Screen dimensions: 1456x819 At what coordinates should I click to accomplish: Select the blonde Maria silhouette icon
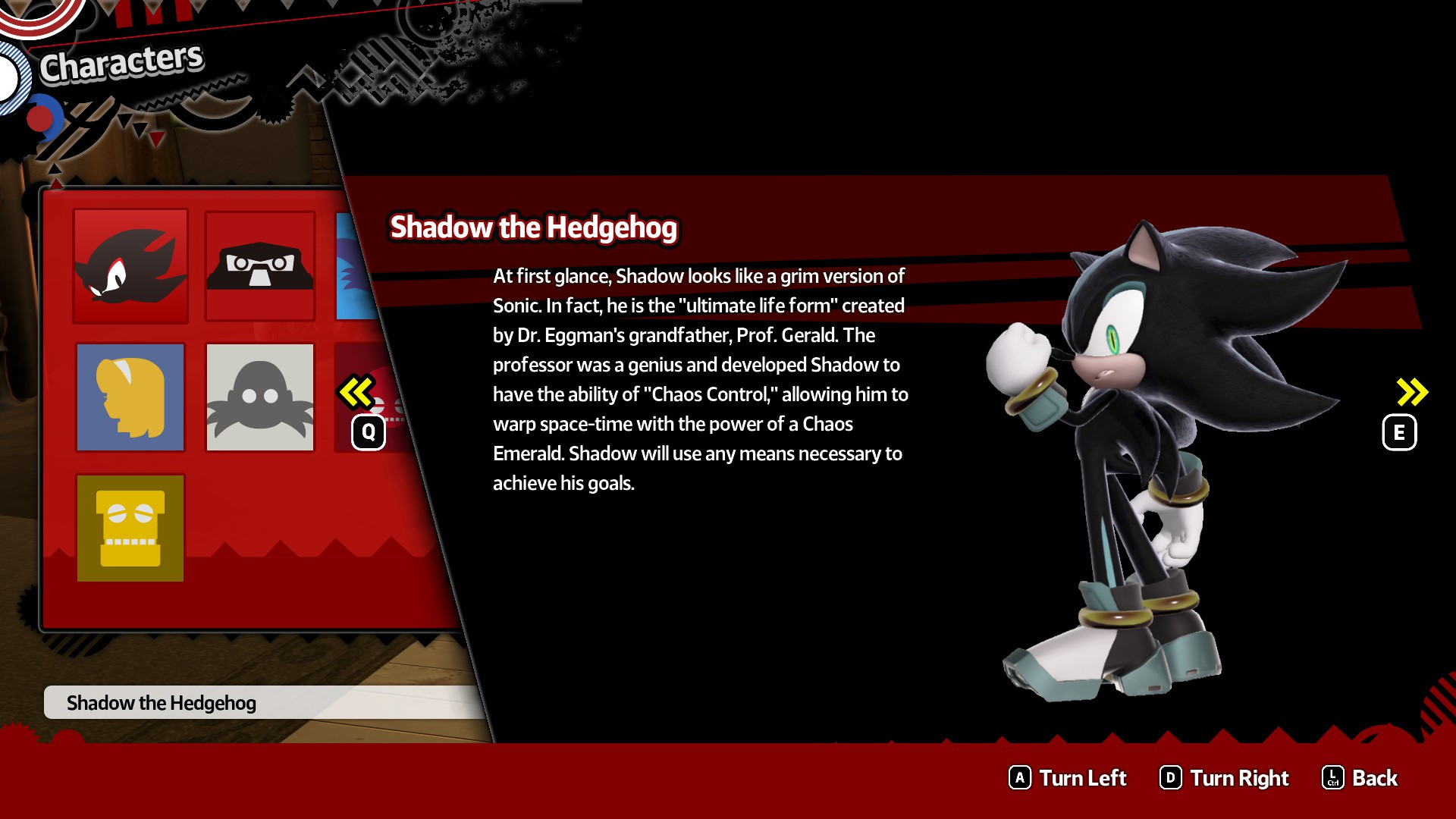(x=130, y=397)
